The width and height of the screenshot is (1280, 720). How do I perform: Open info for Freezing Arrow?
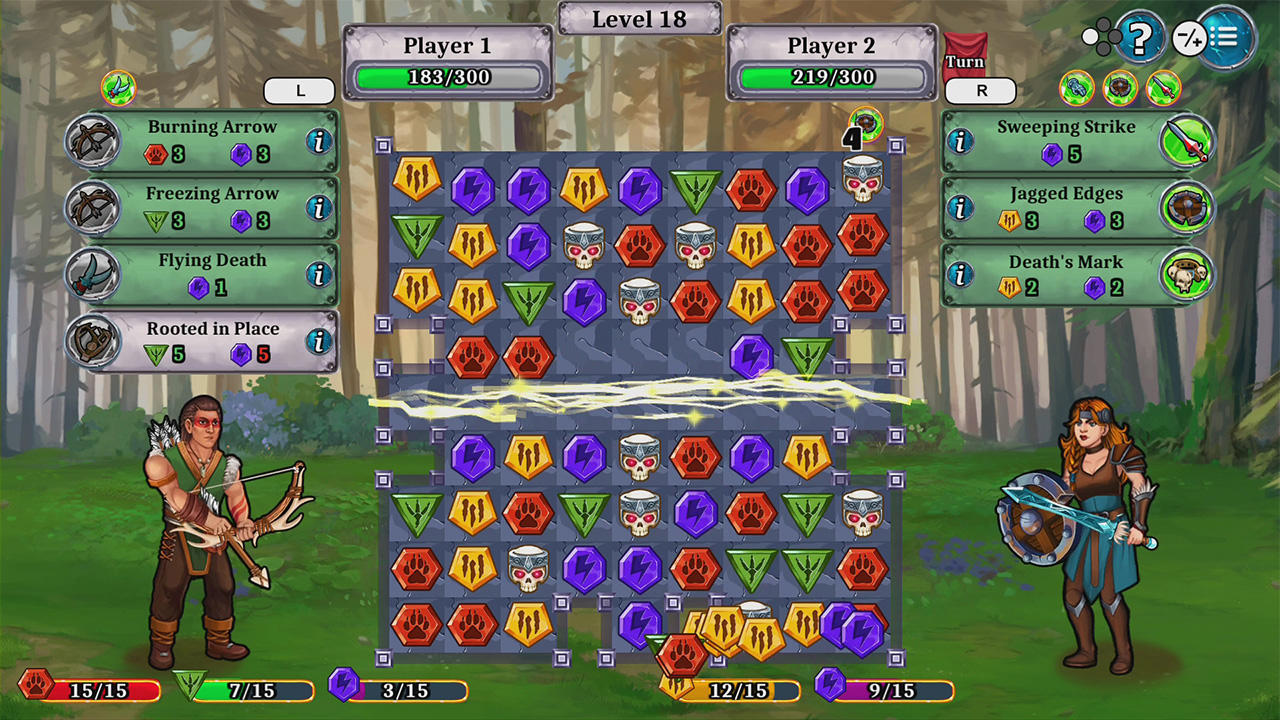319,207
